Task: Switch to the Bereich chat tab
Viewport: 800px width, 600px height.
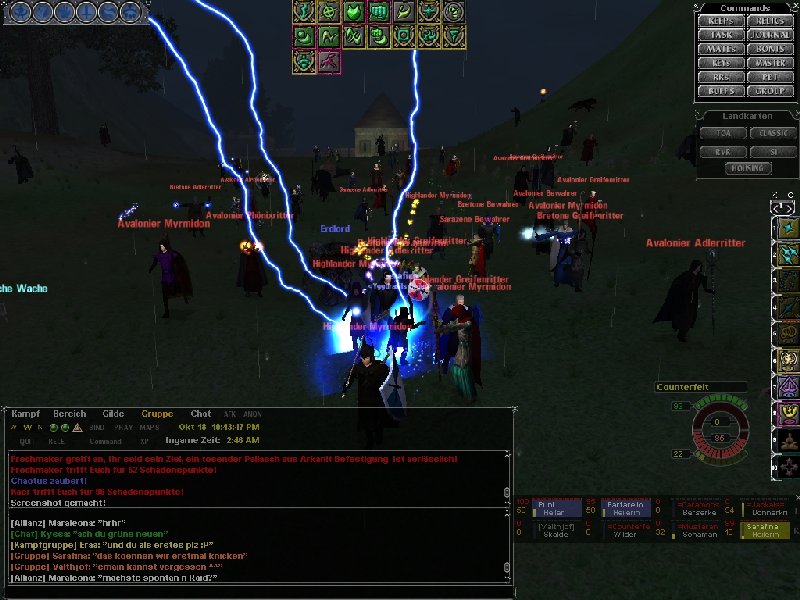Action: tap(70, 413)
